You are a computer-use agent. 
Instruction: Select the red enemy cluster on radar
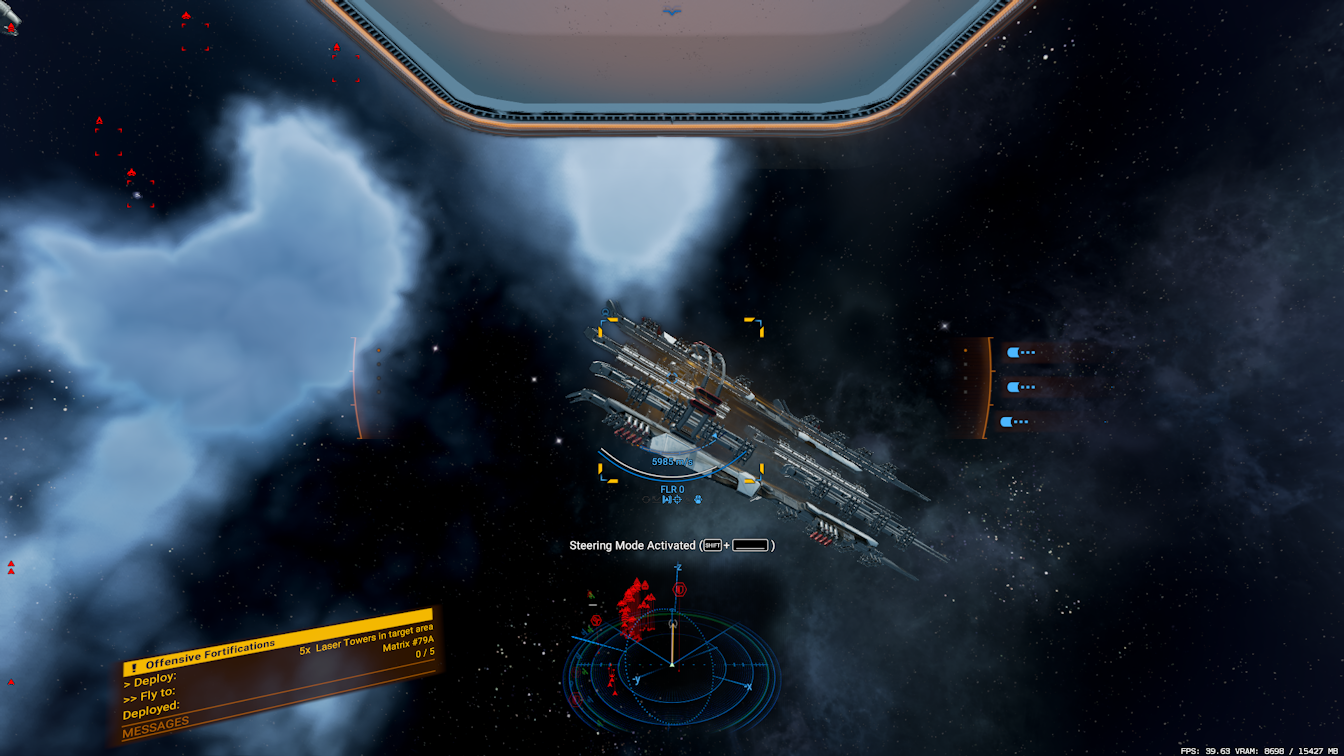[633, 609]
